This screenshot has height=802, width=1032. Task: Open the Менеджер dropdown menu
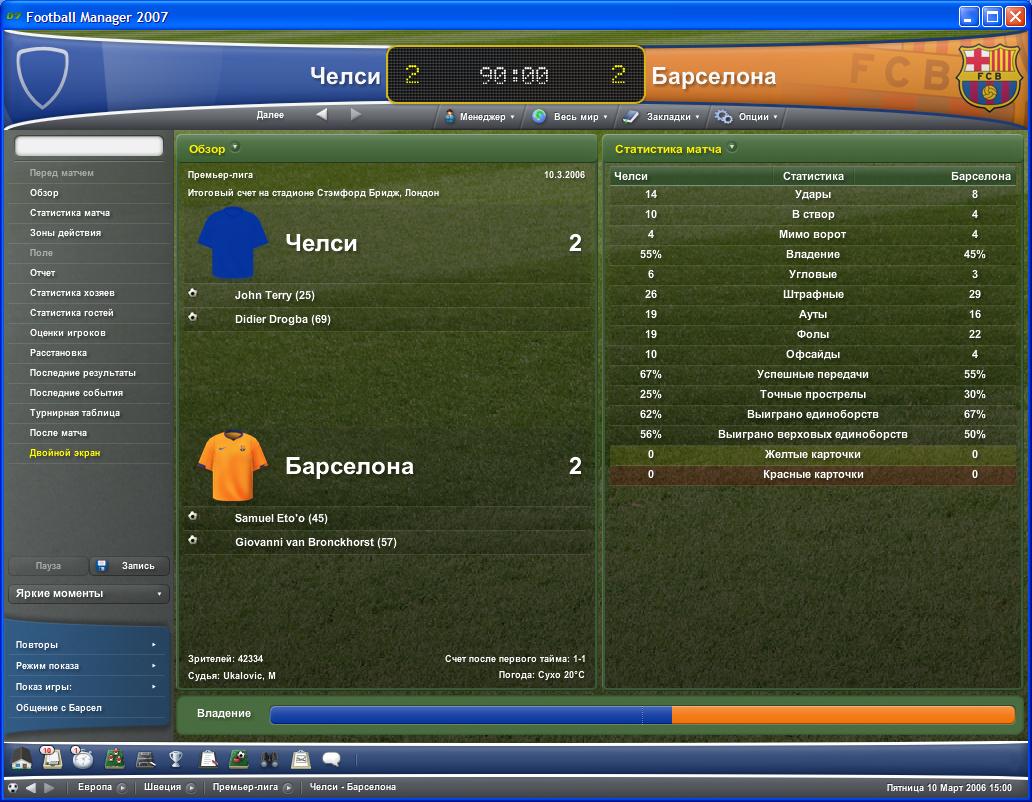[x=479, y=117]
